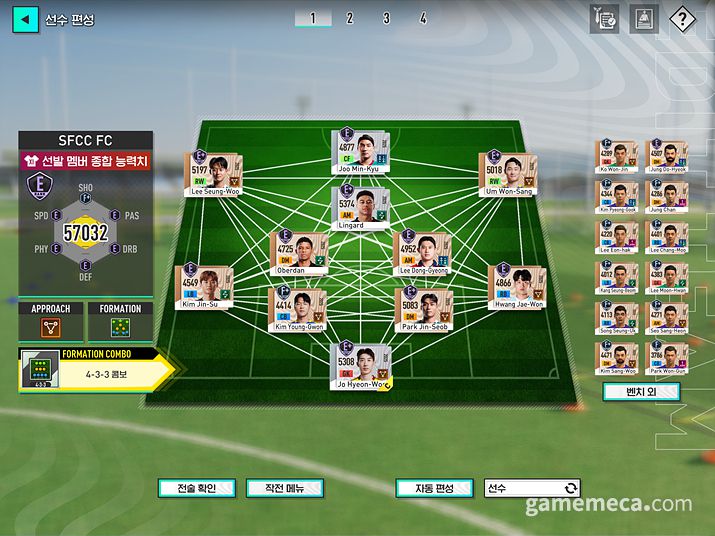The height and width of the screenshot is (536, 715).
Task: Toggle the 선수 sort switcher
Action: (531, 488)
